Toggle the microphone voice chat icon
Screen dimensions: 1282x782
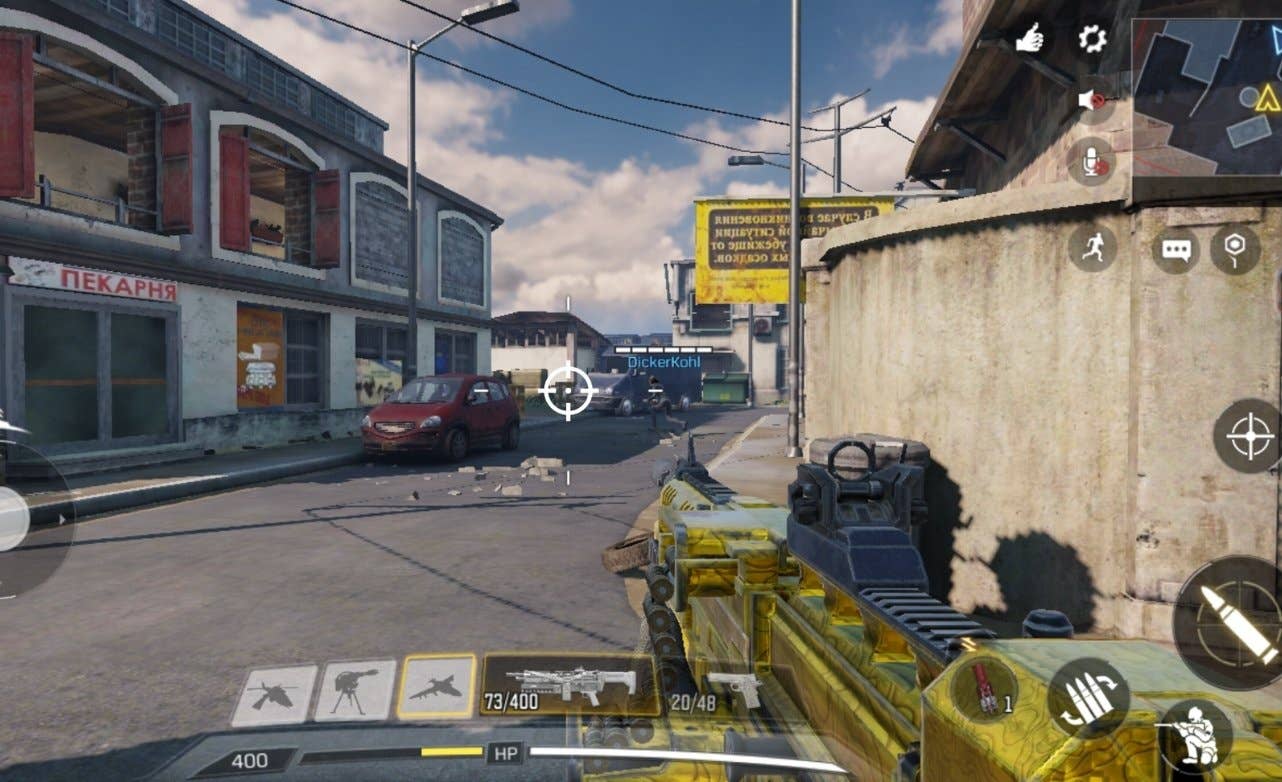1091,160
